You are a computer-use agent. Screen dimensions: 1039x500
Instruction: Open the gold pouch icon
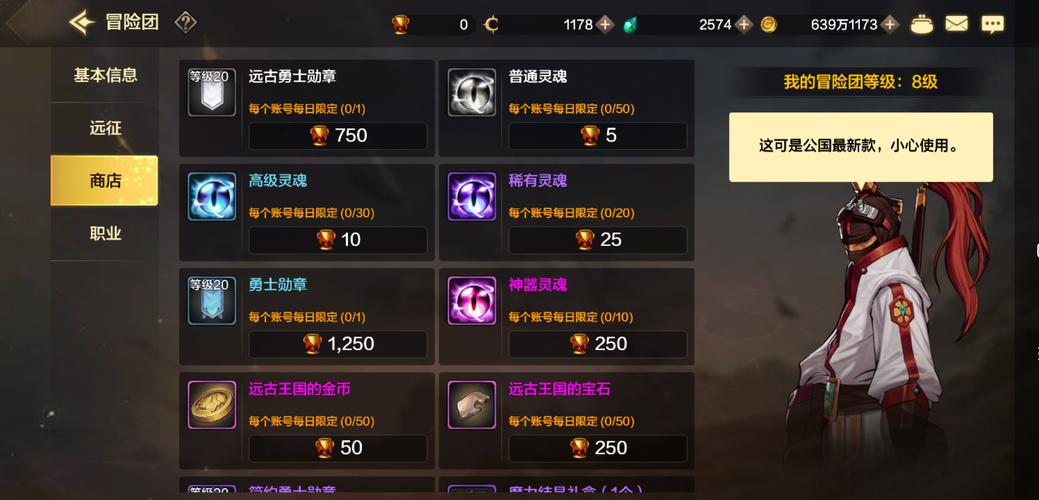point(922,24)
